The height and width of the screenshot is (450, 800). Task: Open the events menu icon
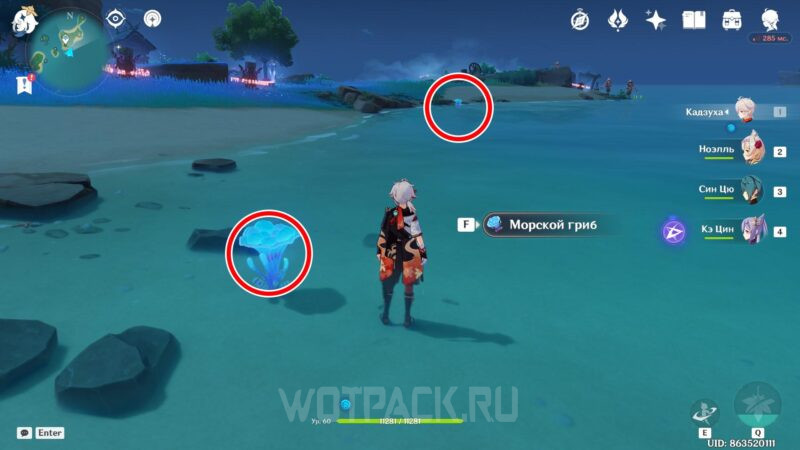(618, 19)
